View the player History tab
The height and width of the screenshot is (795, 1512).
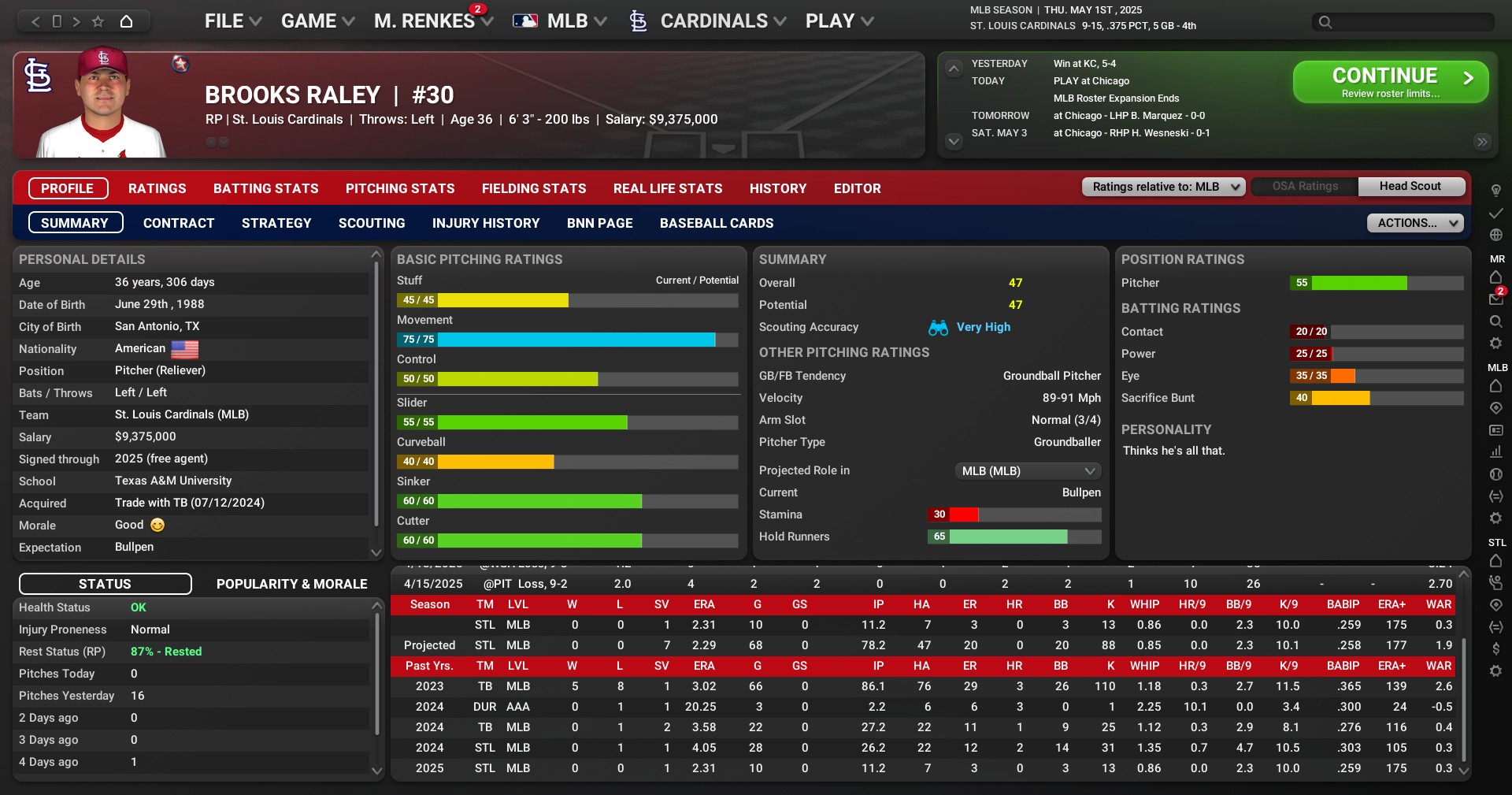777,188
